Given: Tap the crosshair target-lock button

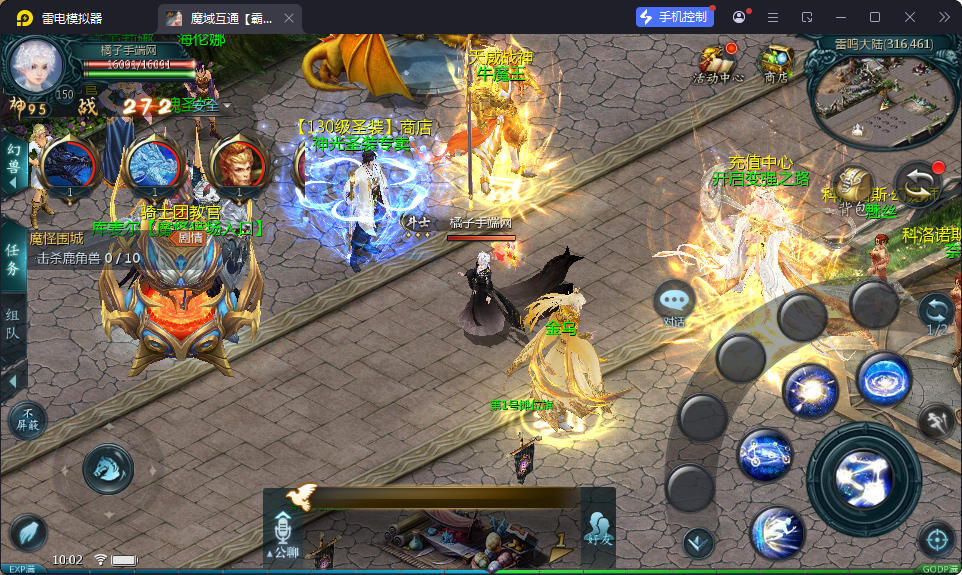Looking at the screenshot, I should point(936,540).
